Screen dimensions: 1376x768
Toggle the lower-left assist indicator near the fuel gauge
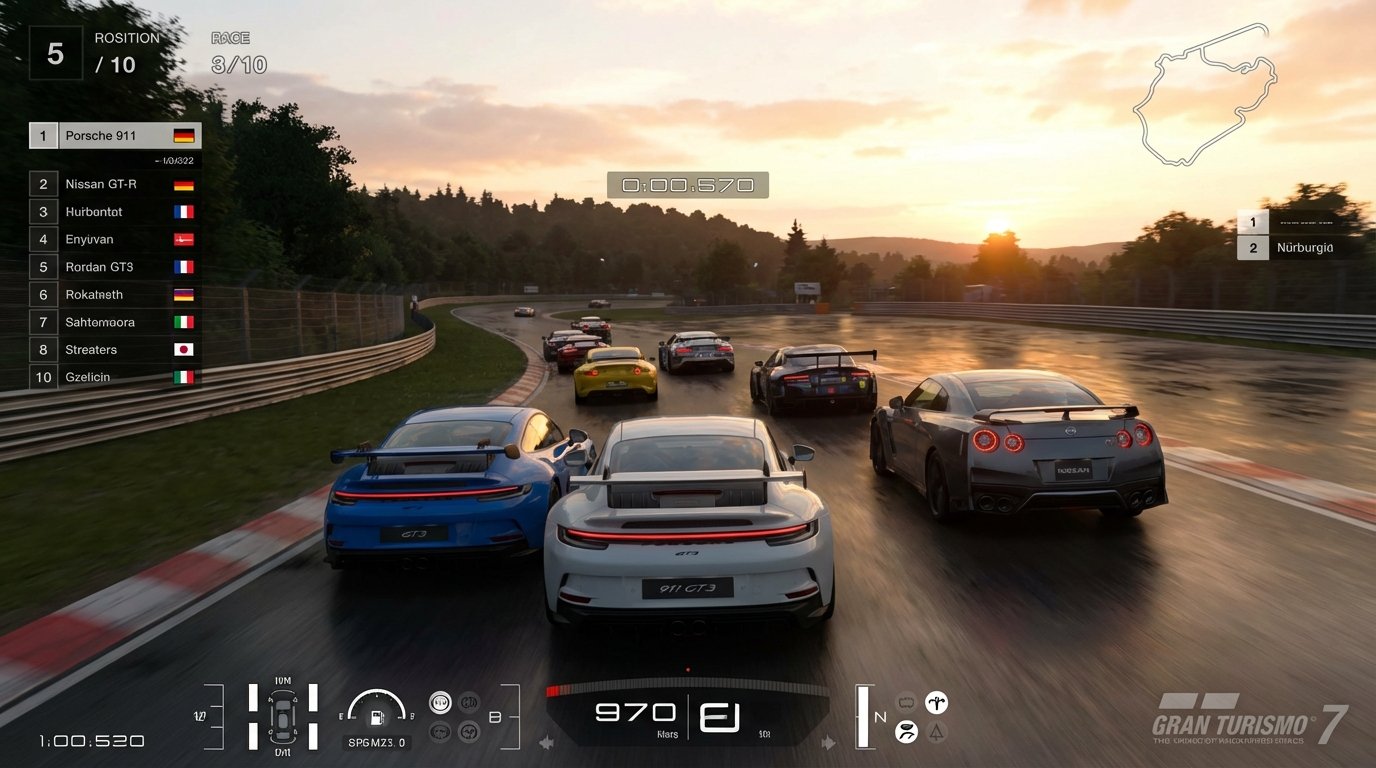438,730
